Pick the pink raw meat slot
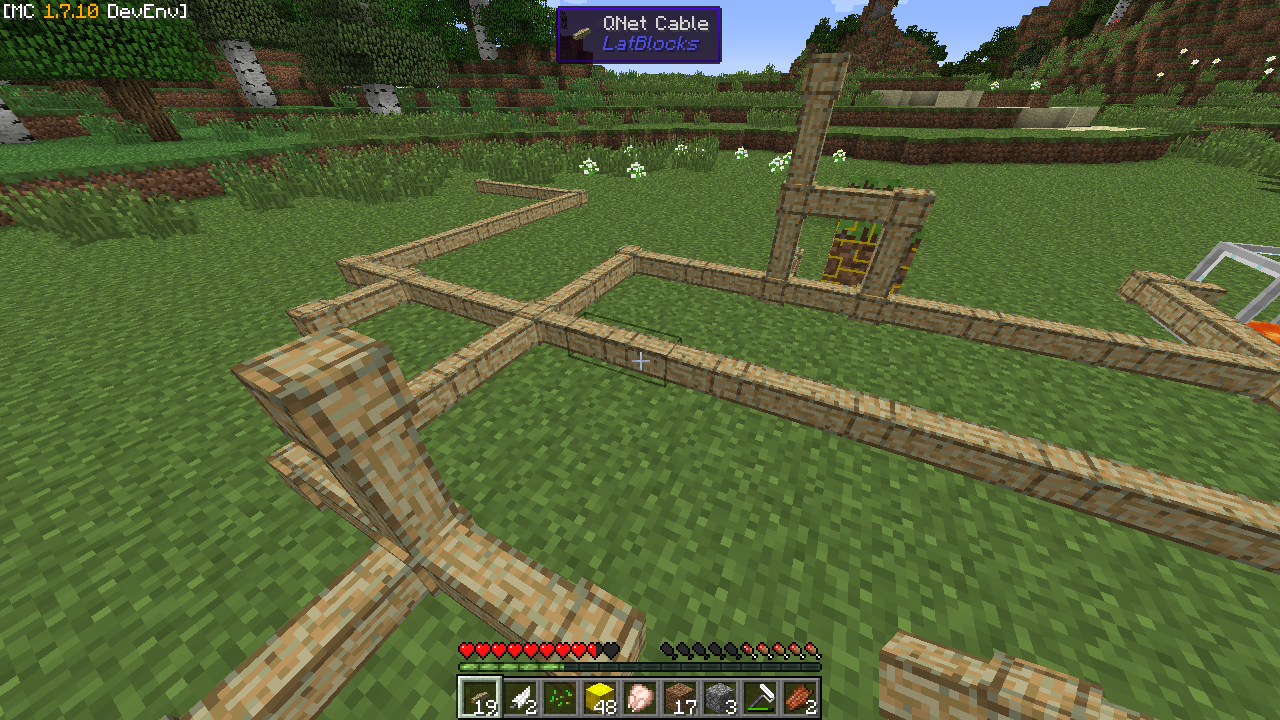1280x720 pixels. (640, 697)
